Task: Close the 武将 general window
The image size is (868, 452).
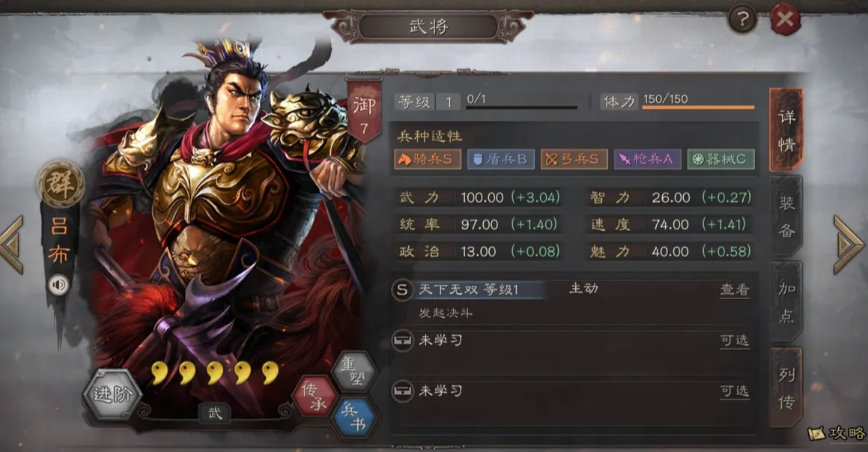Action: [786, 19]
